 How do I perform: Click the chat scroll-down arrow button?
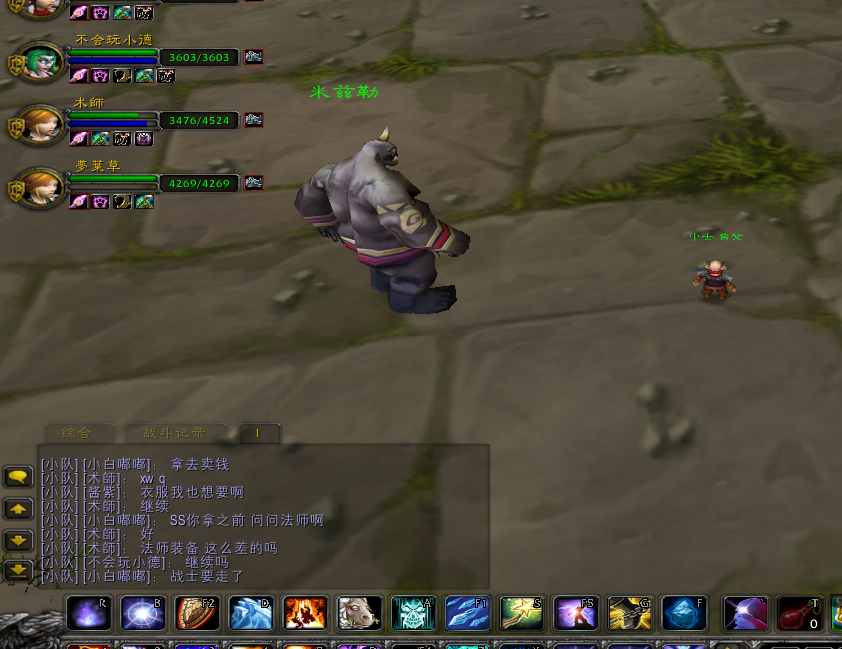point(19,540)
